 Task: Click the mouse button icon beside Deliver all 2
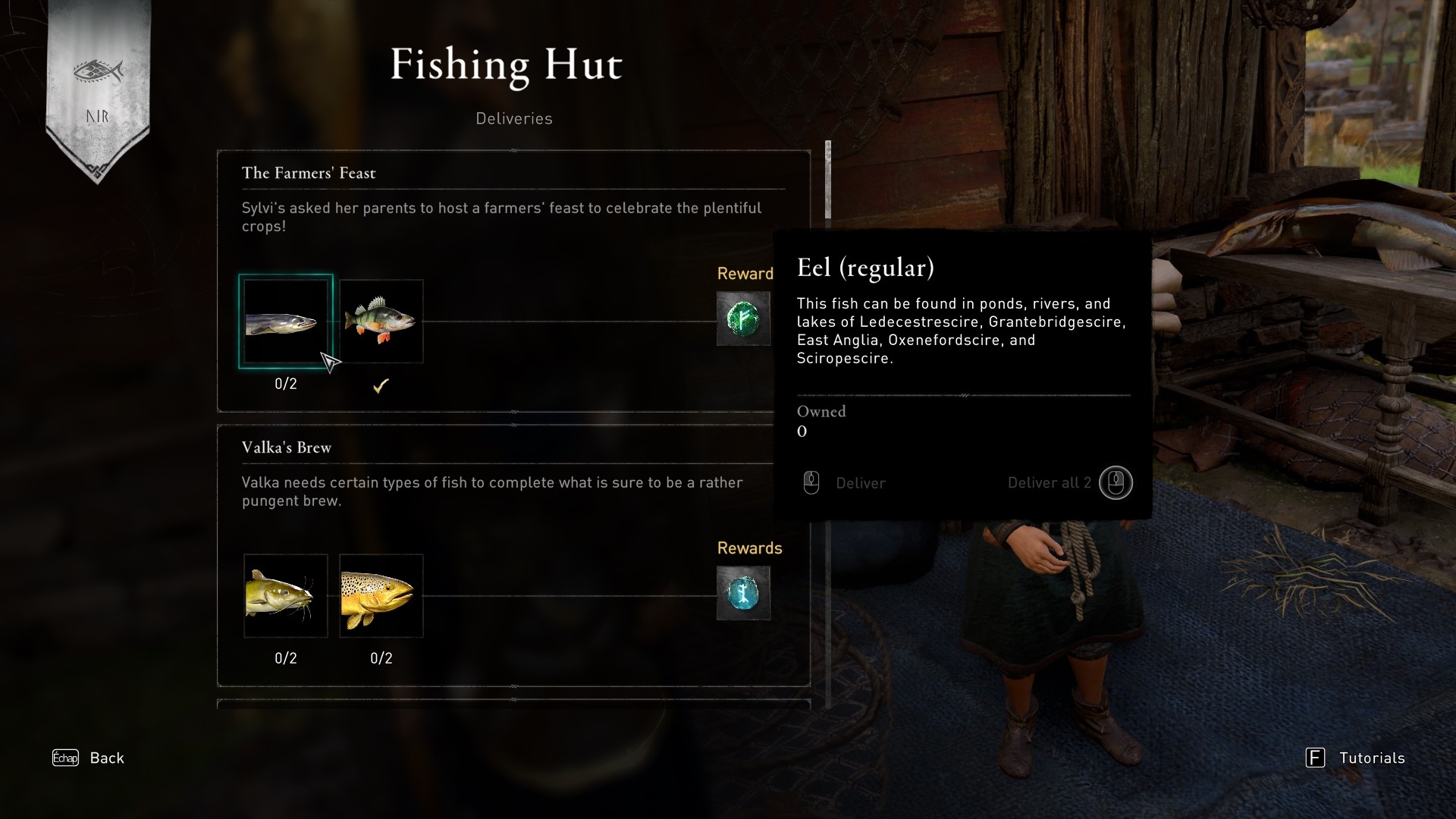[x=1116, y=482]
